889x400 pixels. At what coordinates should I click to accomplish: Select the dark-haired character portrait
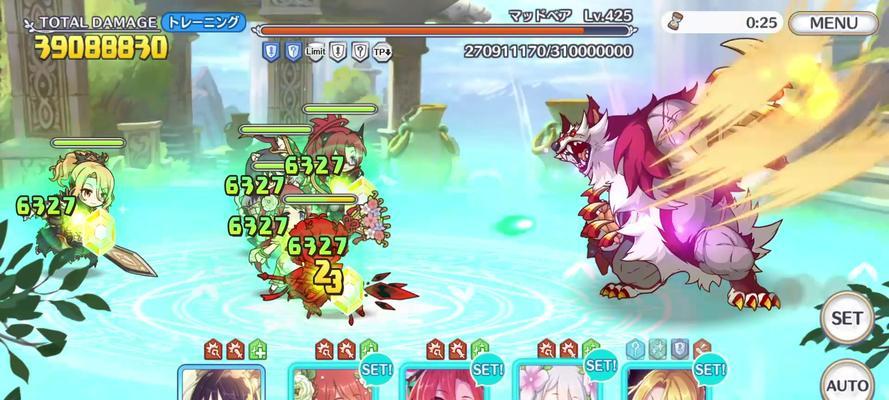[x=222, y=384]
